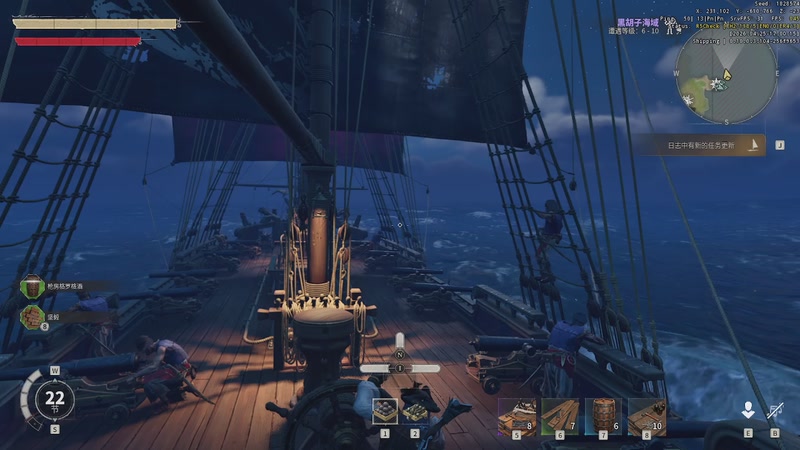800x450 pixels.
Task: Activate the crew downward arrow icon
Action: 747,410
